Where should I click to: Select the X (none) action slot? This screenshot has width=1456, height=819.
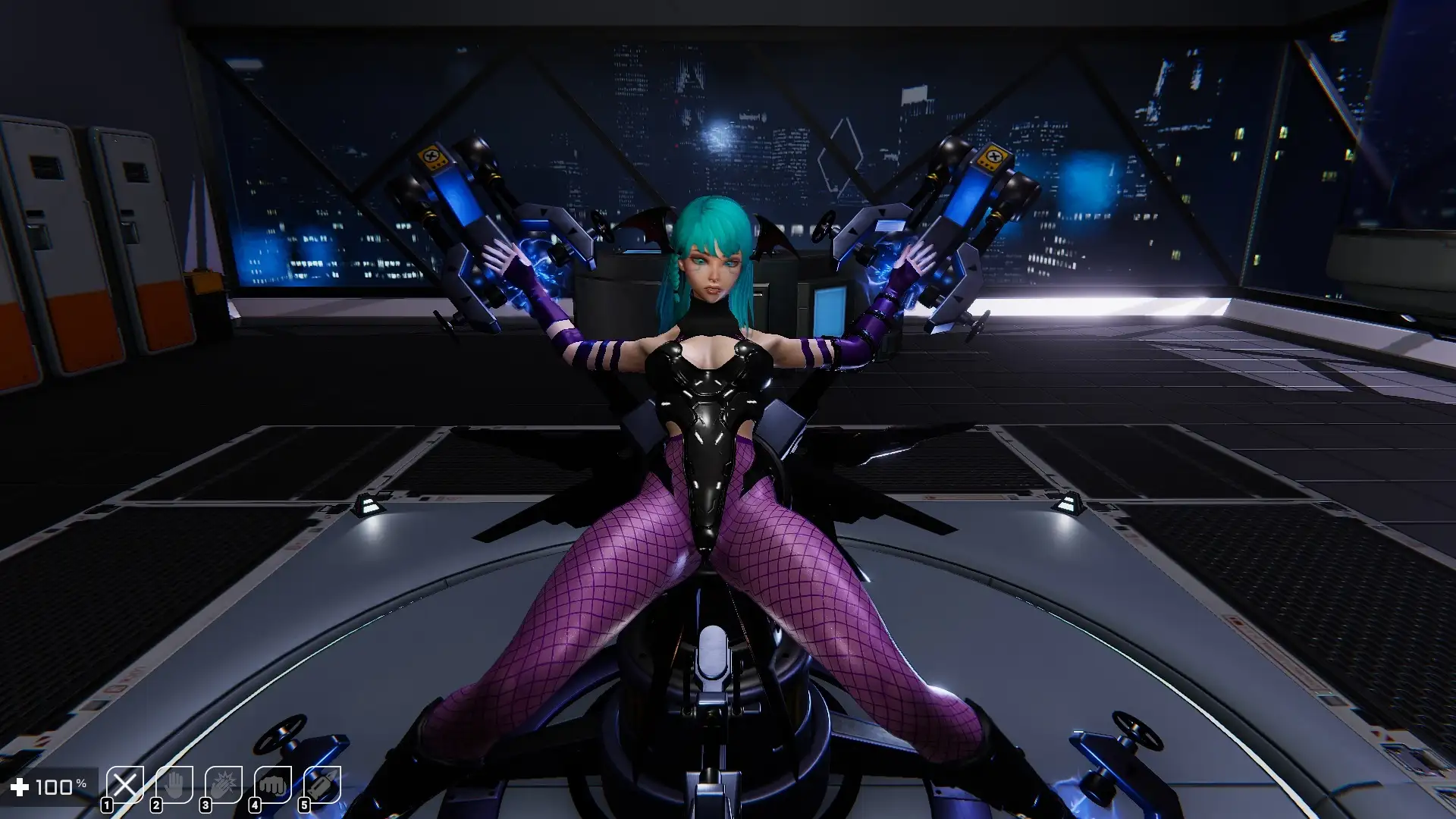point(125,785)
